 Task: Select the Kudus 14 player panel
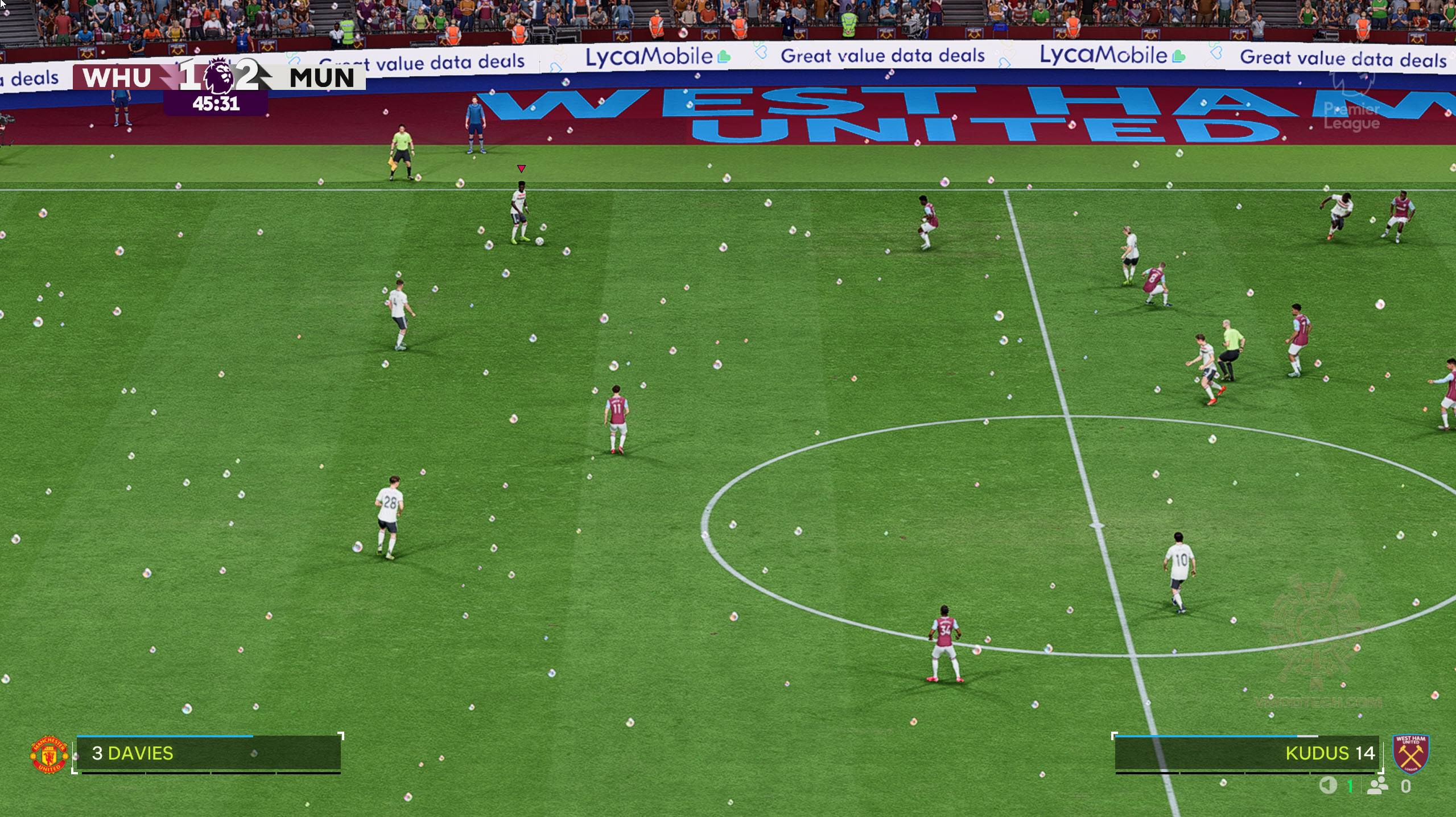tap(1246, 753)
